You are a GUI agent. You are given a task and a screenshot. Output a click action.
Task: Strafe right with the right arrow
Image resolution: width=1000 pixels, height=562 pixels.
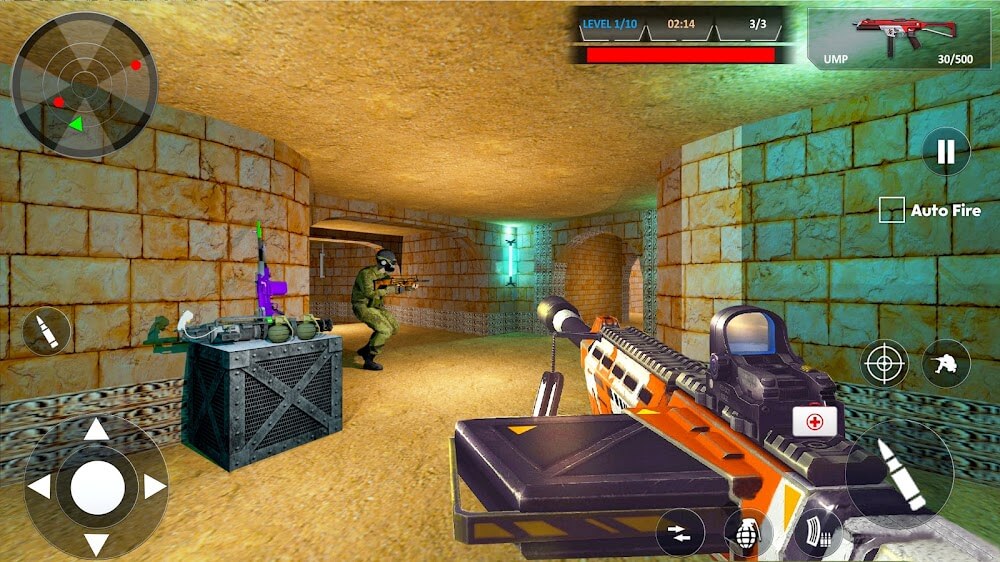154,487
